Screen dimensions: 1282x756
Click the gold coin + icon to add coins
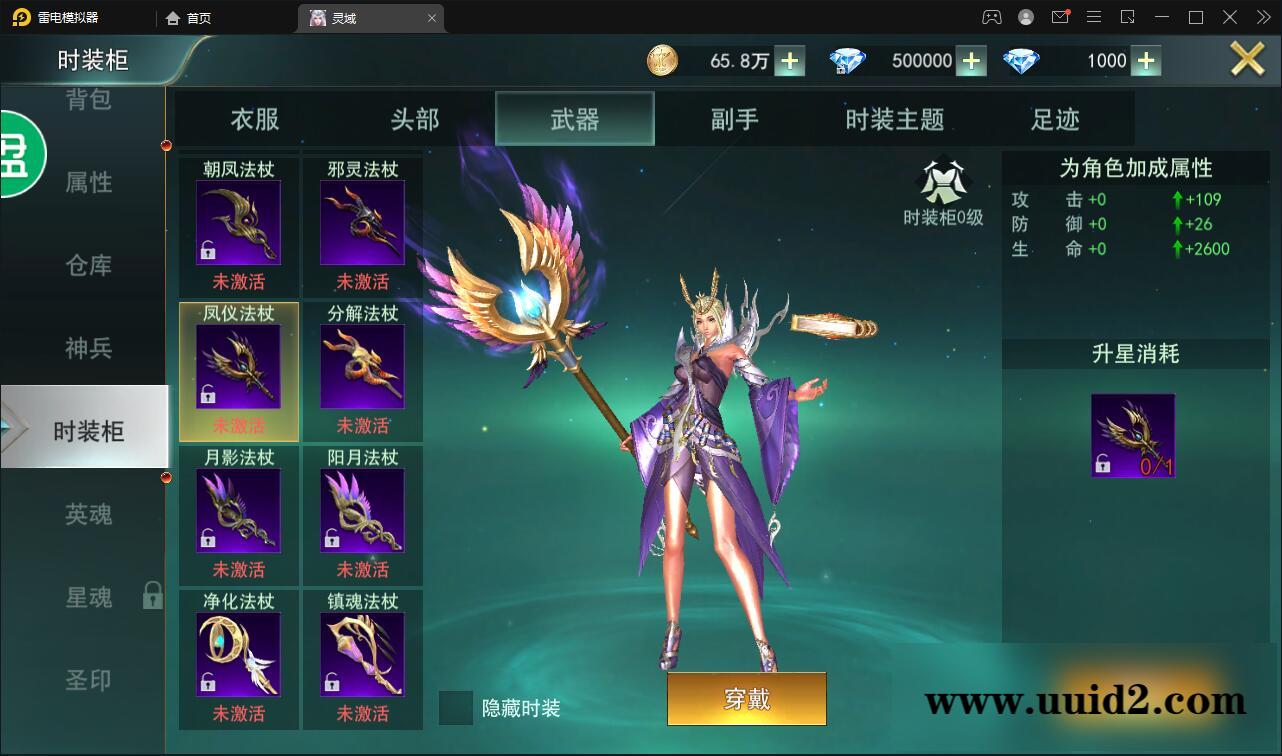789,60
